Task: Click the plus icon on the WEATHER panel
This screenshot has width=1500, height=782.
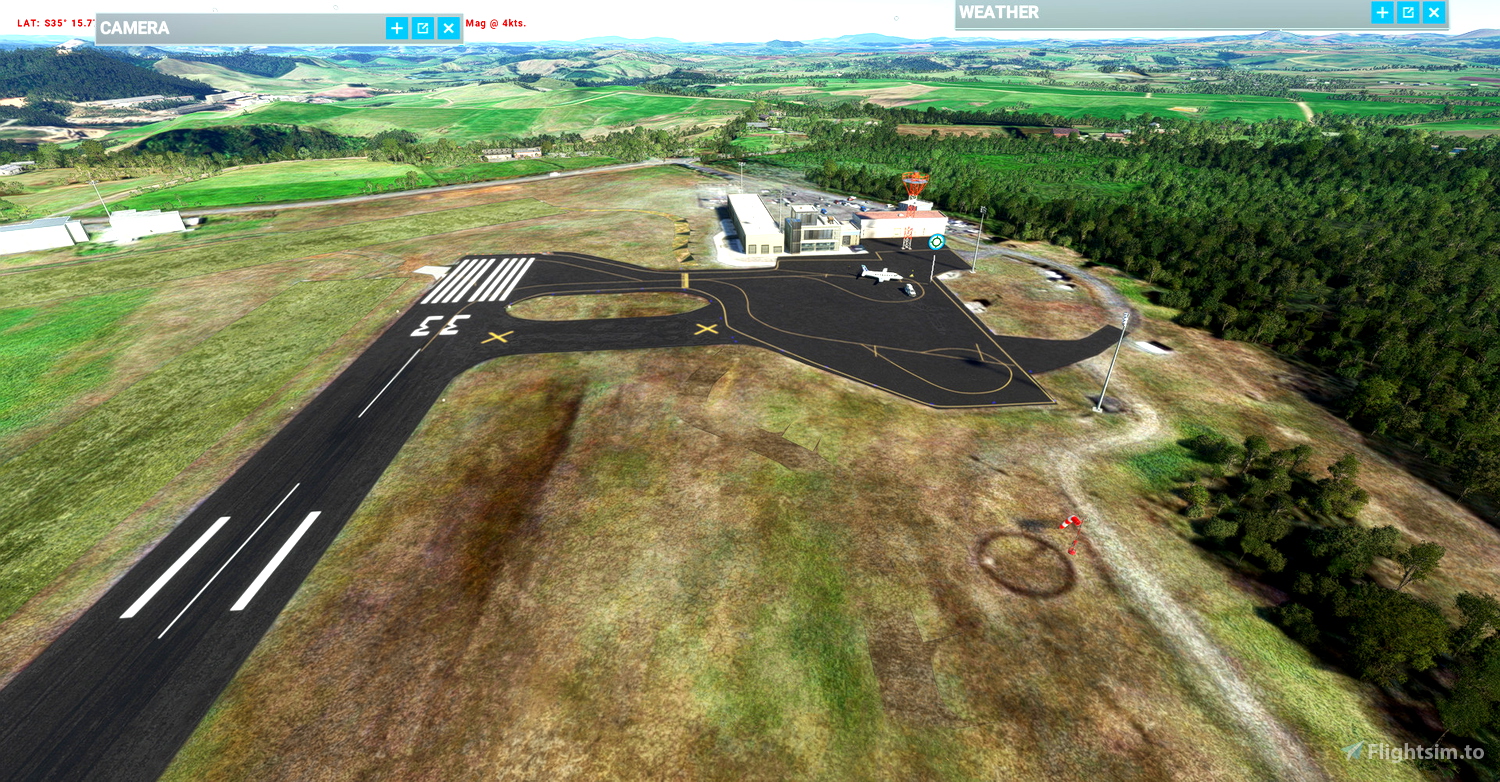Action: (1381, 12)
